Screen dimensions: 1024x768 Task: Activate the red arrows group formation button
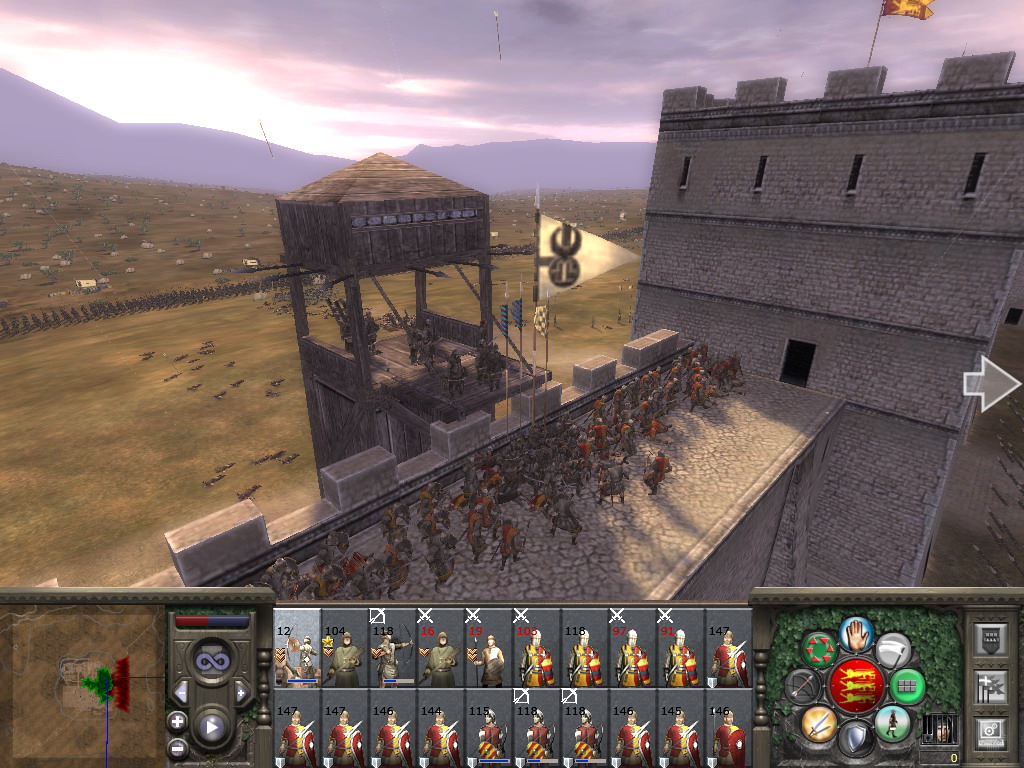click(x=820, y=648)
